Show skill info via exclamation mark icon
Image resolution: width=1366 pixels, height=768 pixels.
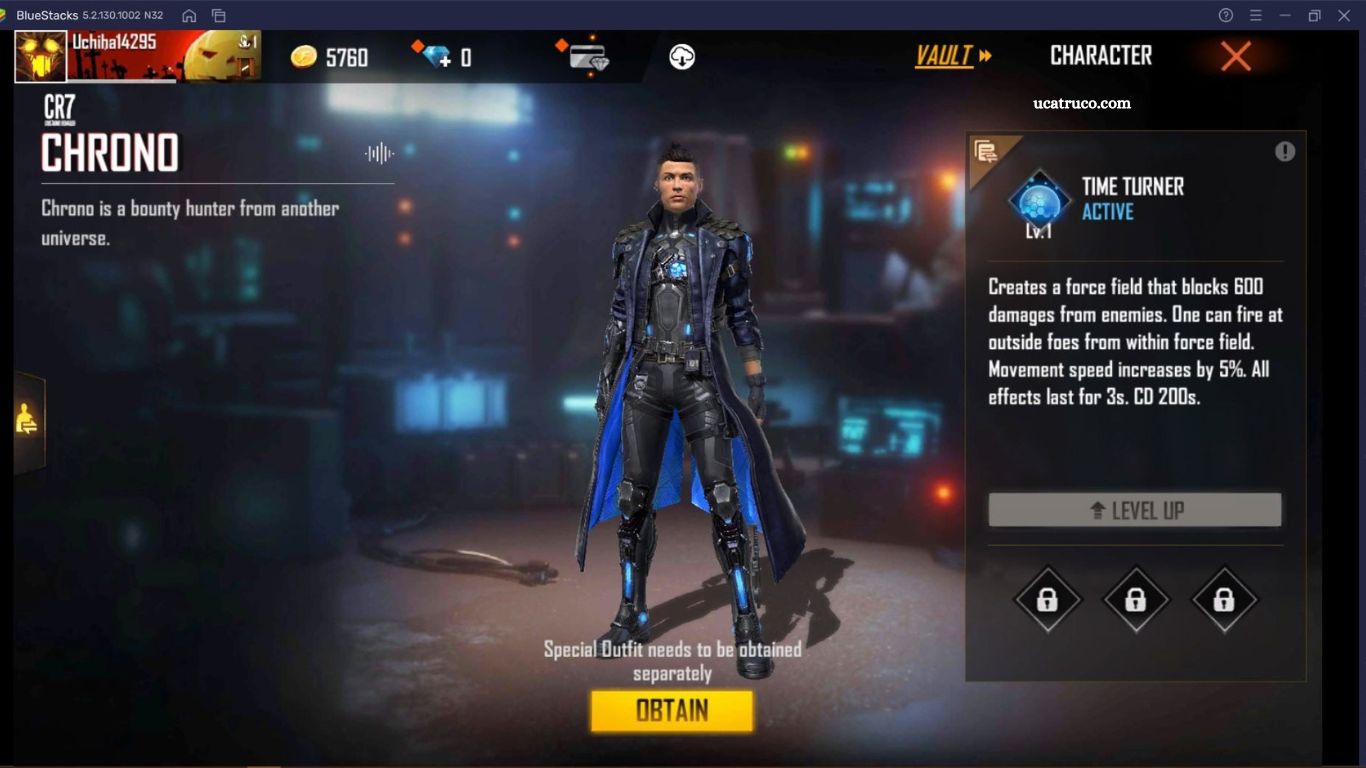click(1285, 151)
